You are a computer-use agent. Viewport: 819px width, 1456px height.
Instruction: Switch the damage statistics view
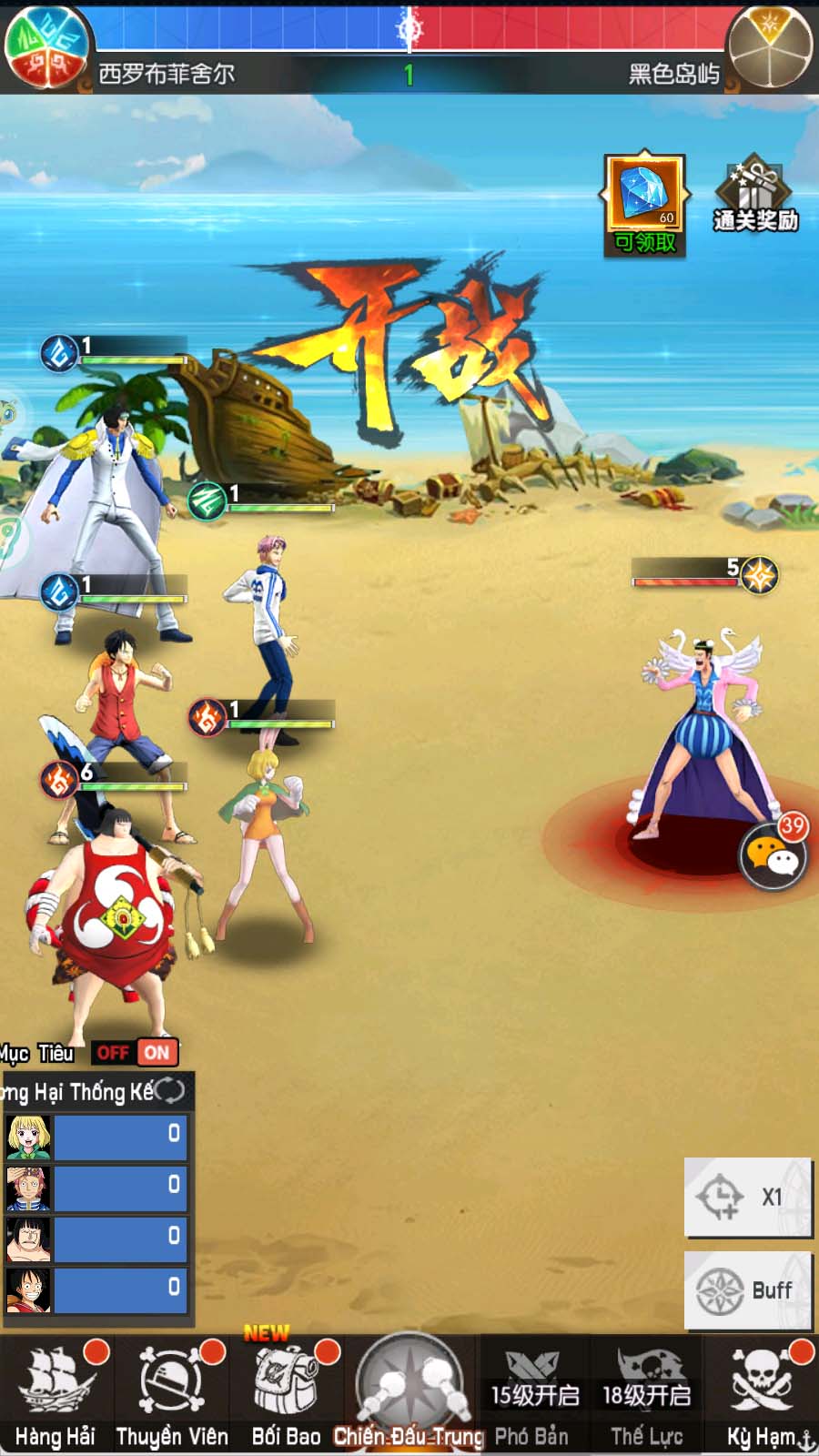point(169,1090)
